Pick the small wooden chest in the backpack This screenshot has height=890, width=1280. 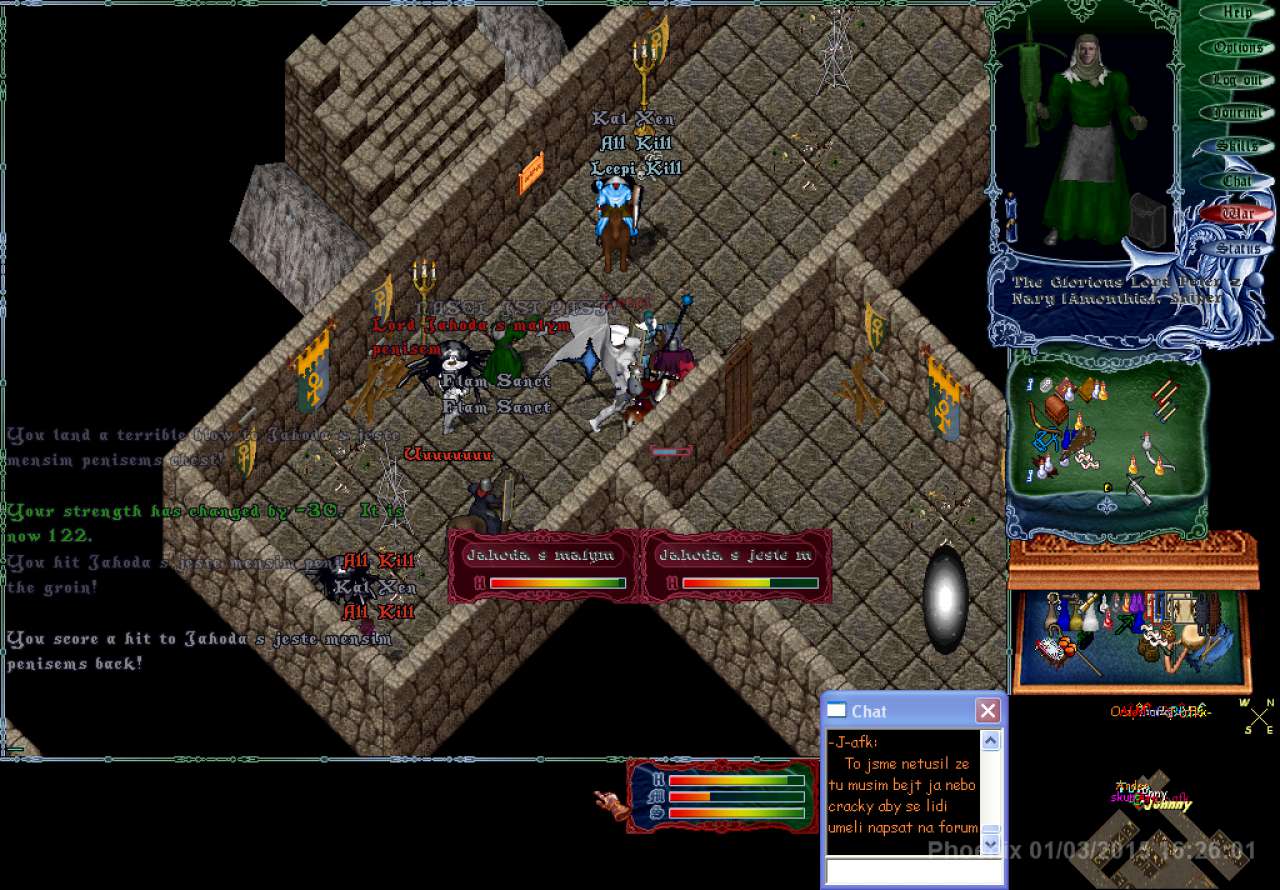pyautogui.click(x=1057, y=405)
